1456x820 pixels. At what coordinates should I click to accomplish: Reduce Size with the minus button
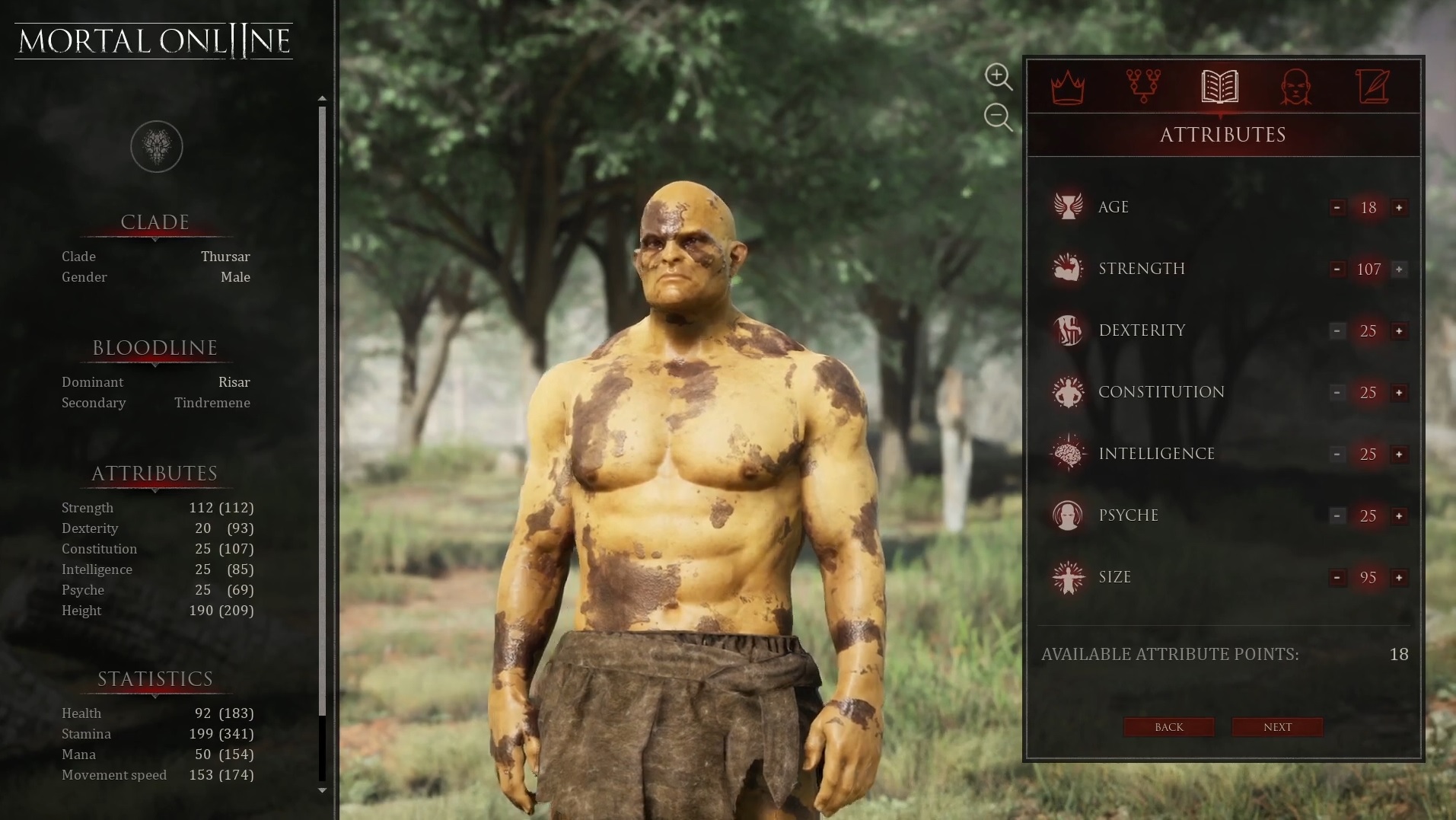(1337, 578)
